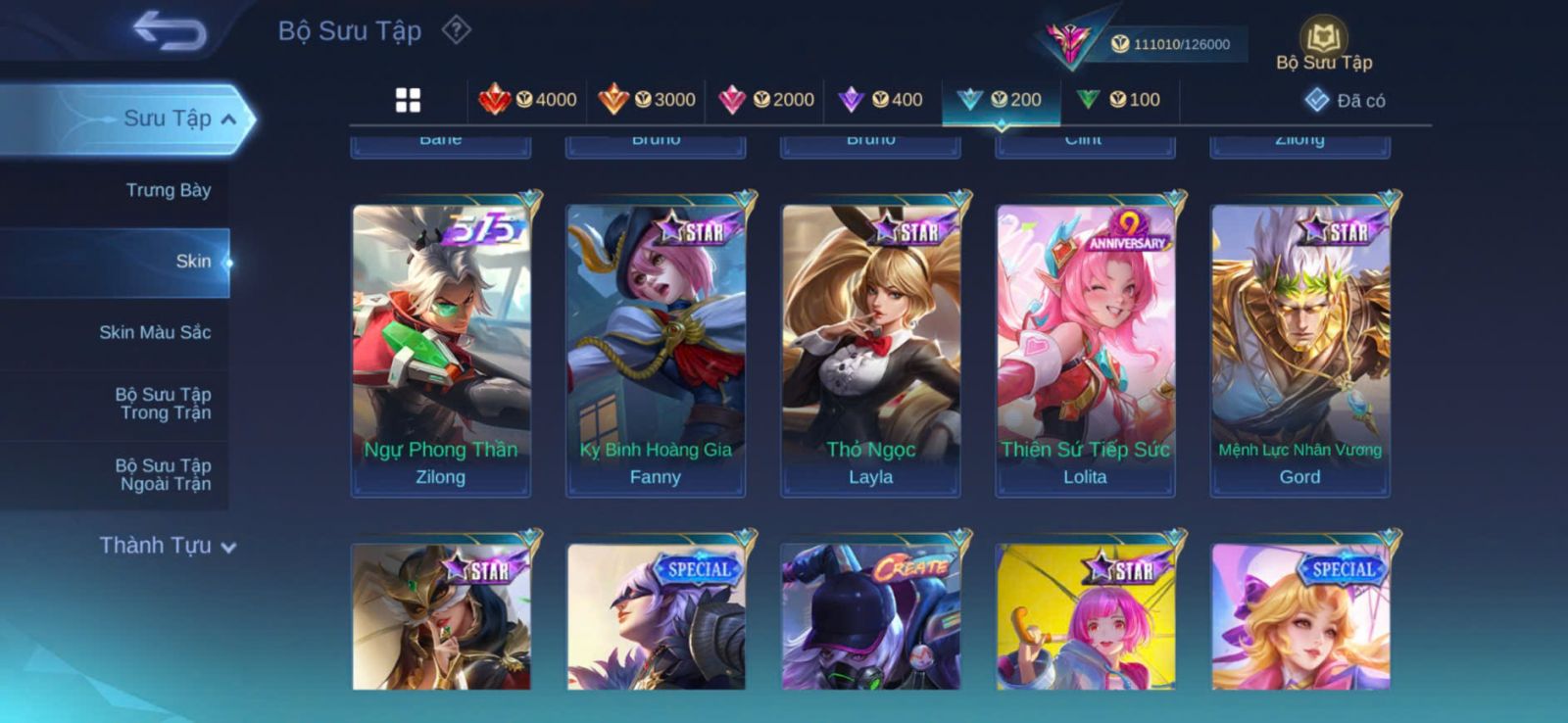Screen dimensions: 1568x723
Task: View Lolita's Thiên Sứ Tiếp Sức skin
Action: (1085, 350)
